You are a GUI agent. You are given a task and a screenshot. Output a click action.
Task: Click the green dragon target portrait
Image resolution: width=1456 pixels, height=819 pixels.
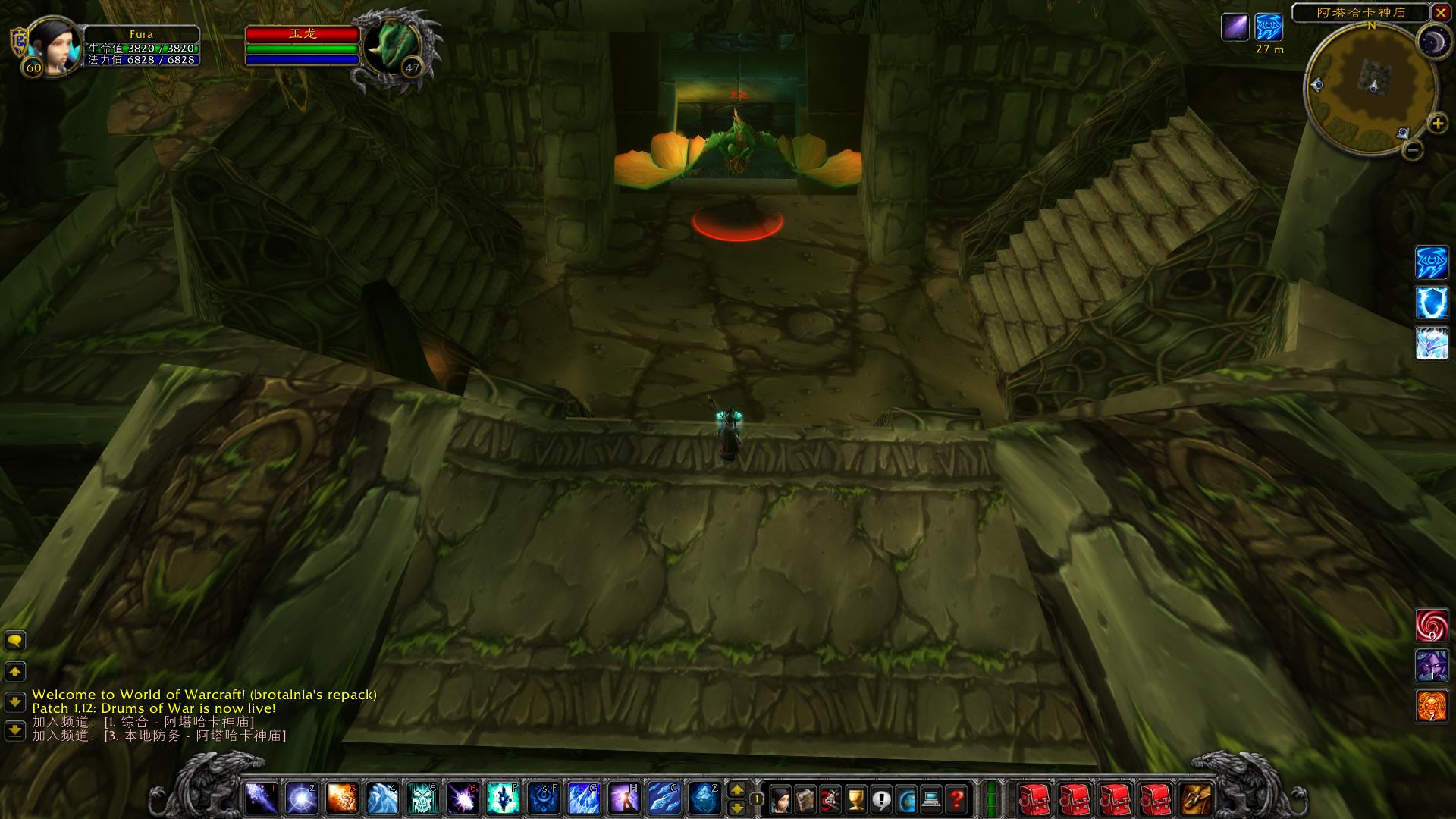(x=393, y=47)
